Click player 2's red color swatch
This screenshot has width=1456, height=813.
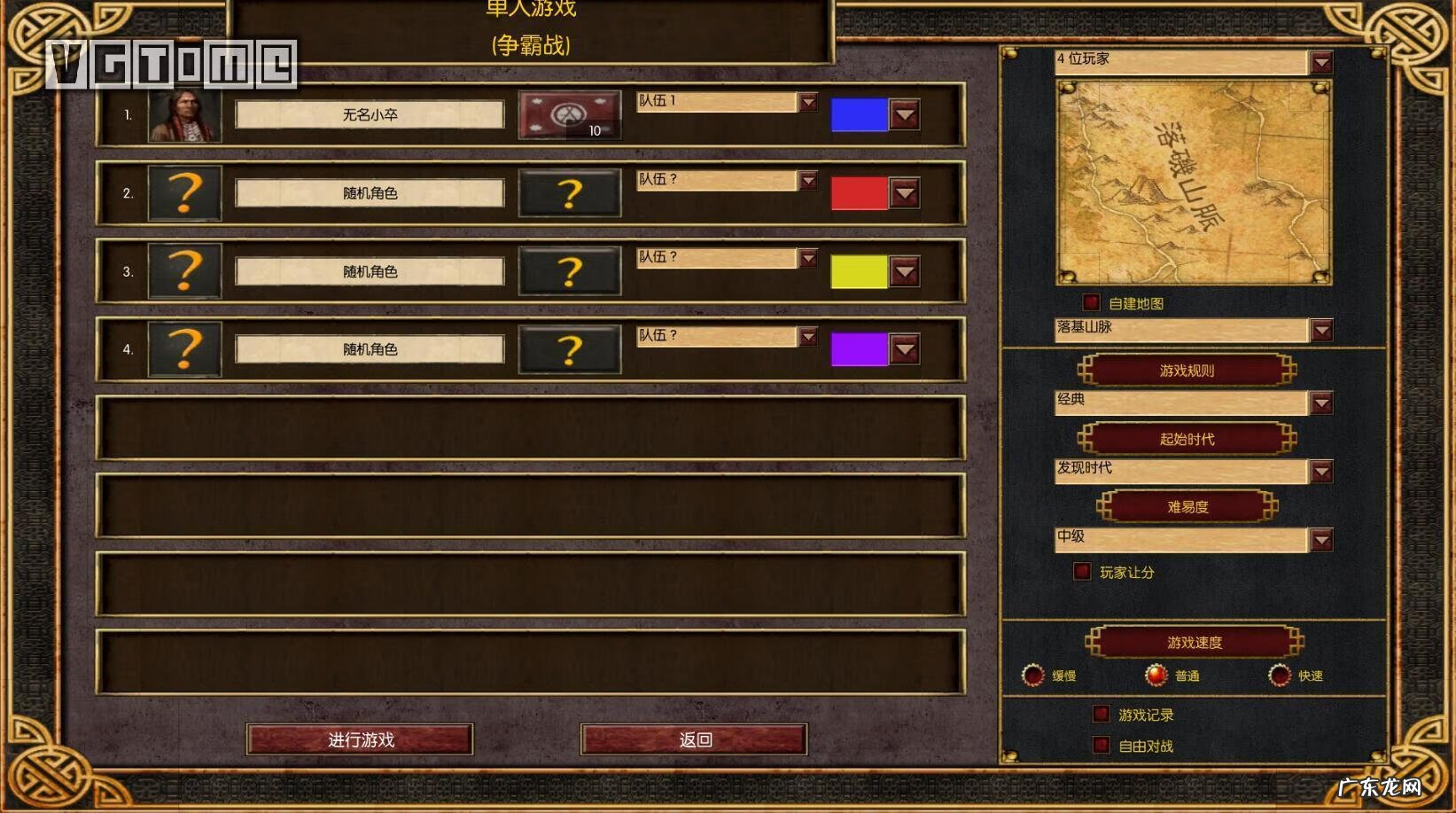click(x=858, y=193)
